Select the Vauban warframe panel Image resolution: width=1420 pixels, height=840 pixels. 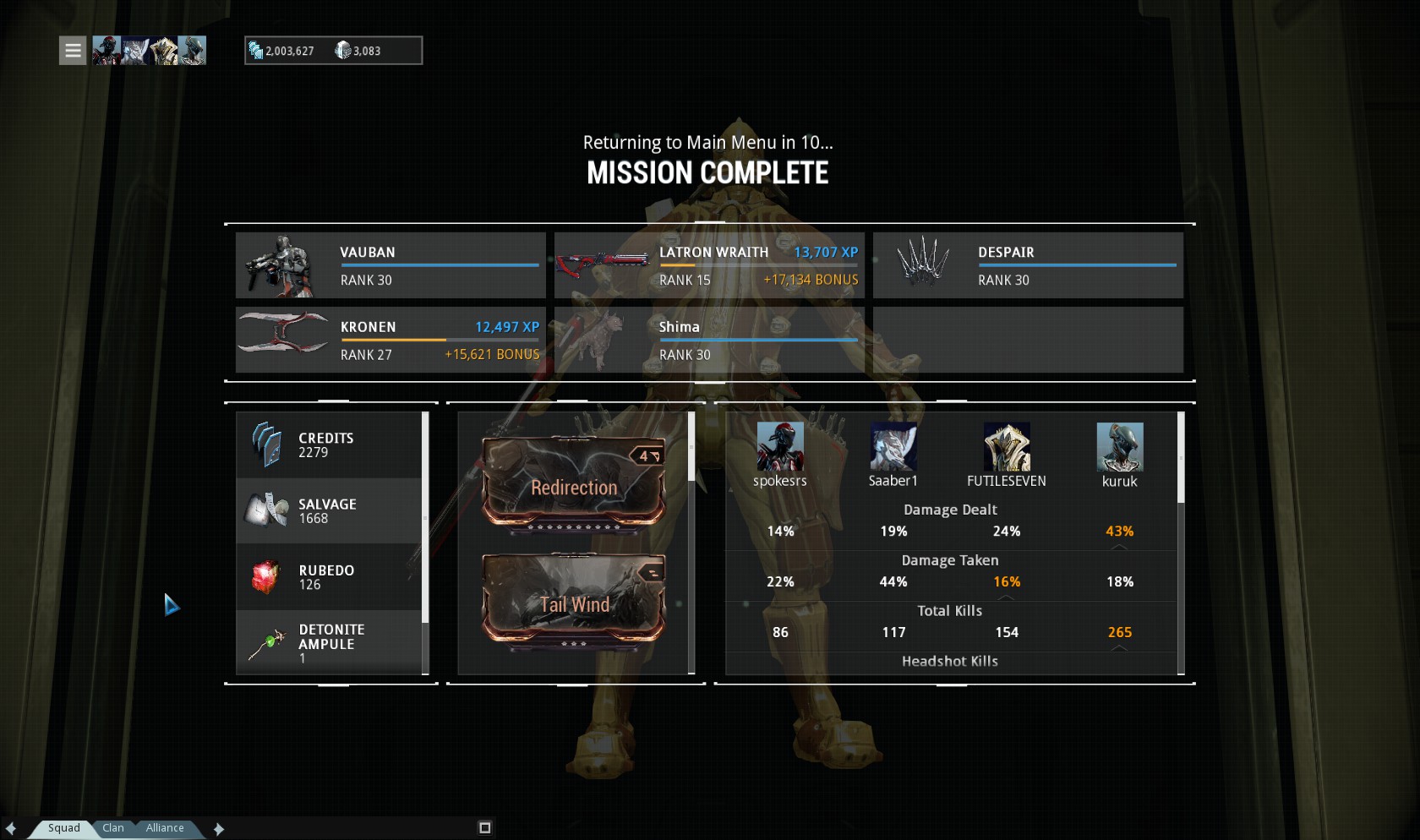pyautogui.click(x=390, y=265)
